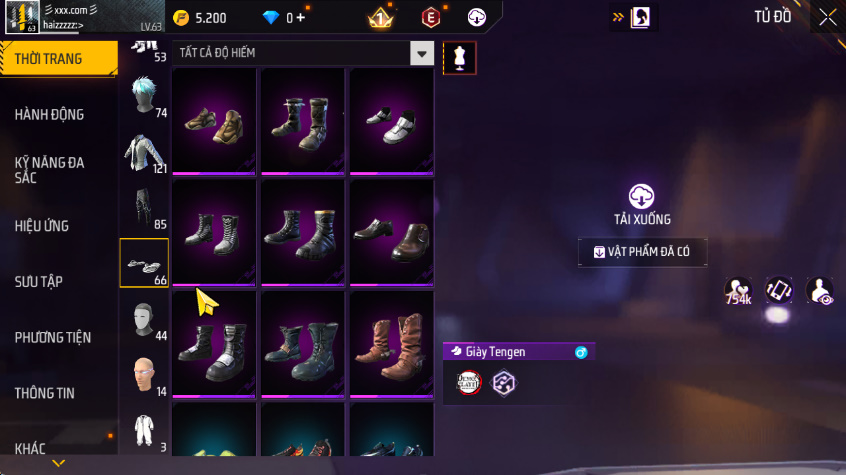Tap the TẢI XUỐNG download button
The height and width of the screenshot is (475, 846).
click(x=642, y=203)
